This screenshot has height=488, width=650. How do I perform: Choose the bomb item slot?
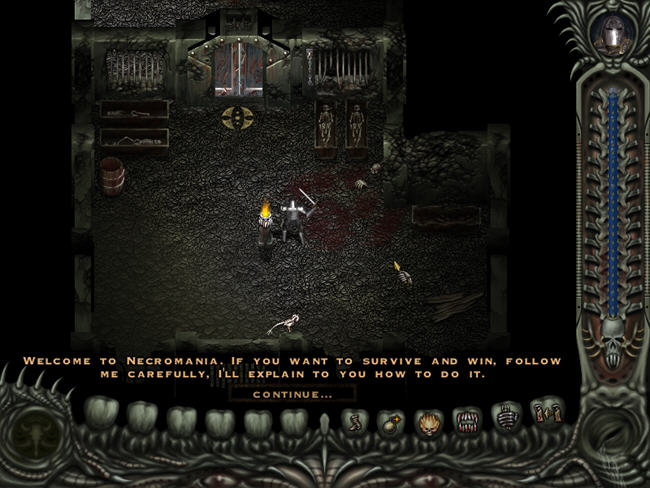(x=390, y=421)
